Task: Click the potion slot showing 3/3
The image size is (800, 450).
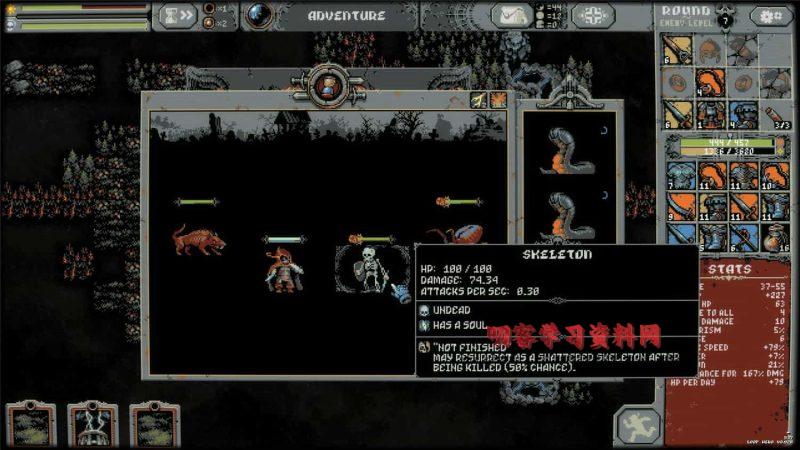Action: click(774, 115)
